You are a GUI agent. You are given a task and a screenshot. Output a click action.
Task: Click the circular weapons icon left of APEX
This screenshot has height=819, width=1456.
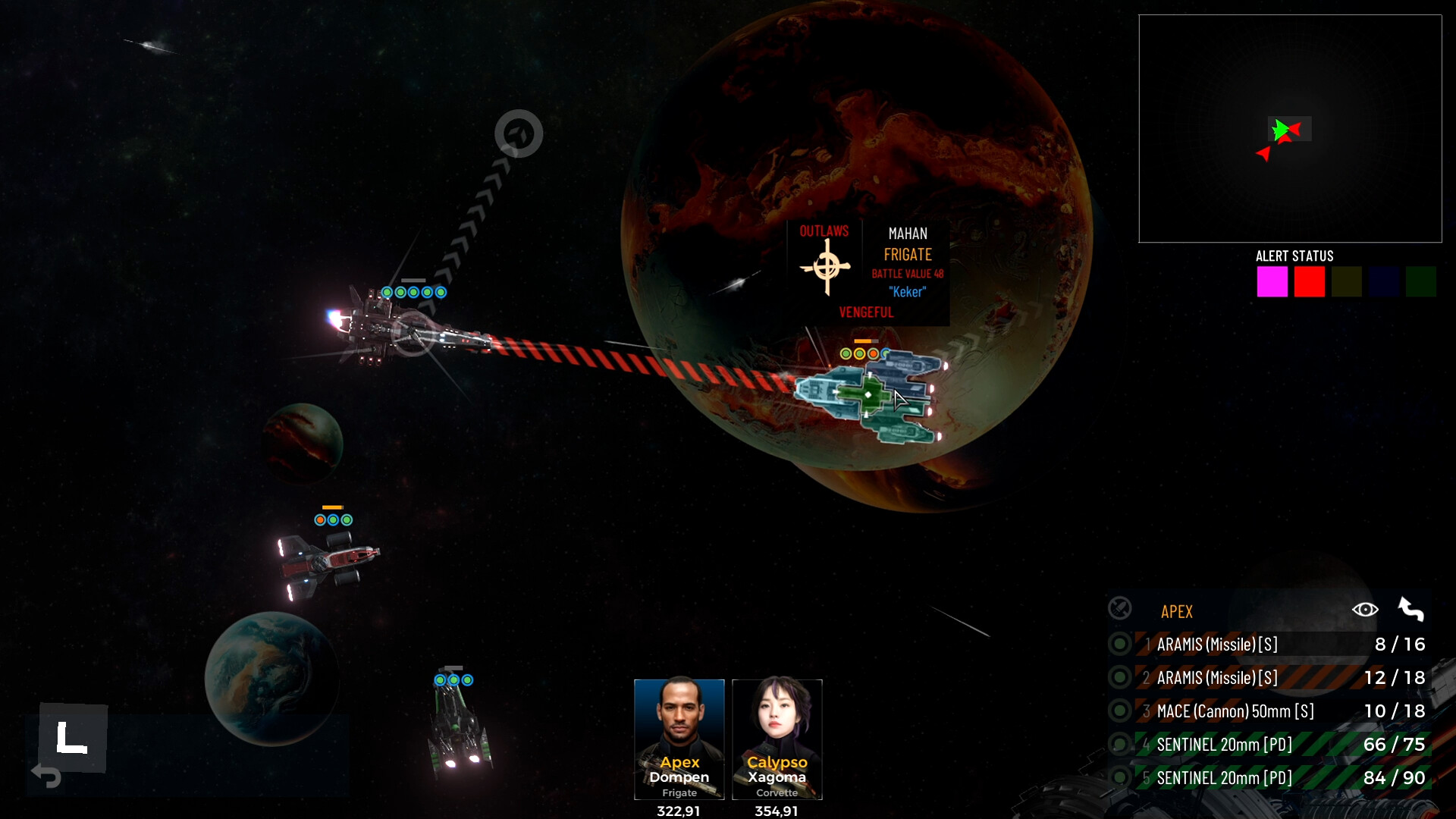click(x=1119, y=608)
